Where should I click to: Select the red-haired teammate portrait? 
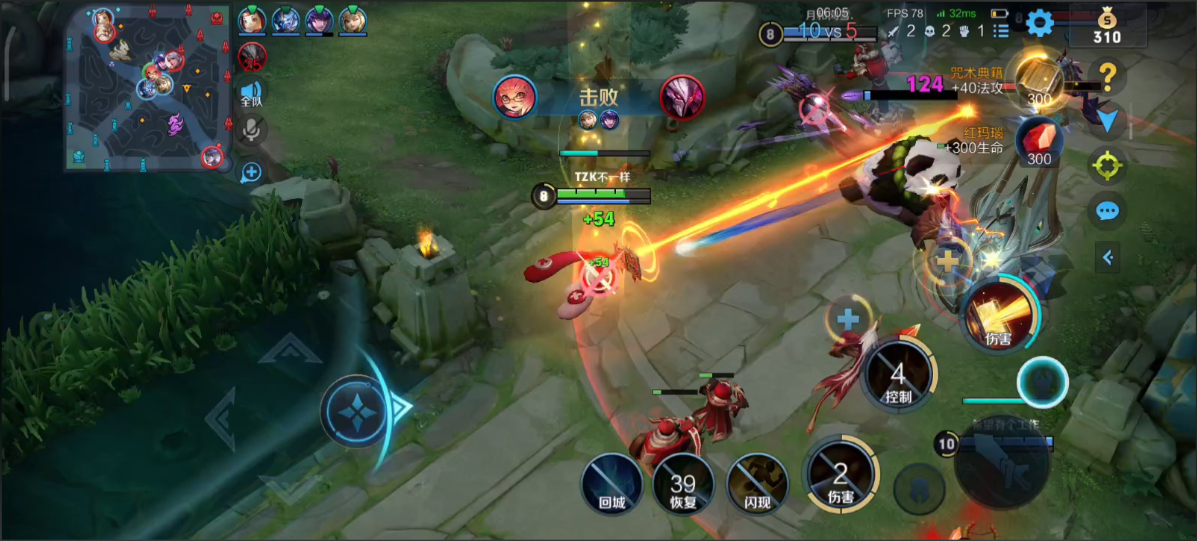point(252,19)
